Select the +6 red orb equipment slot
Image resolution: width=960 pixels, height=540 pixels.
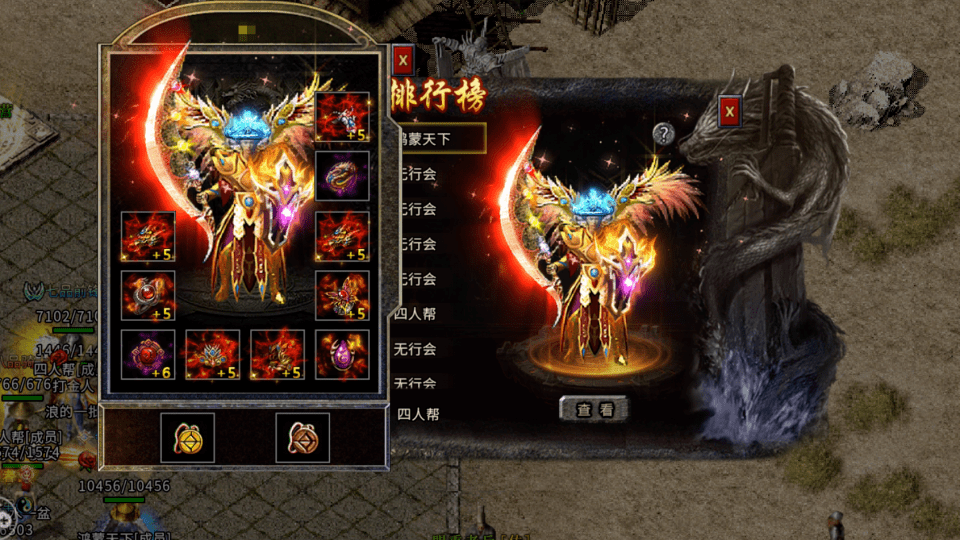[x=148, y=354]
